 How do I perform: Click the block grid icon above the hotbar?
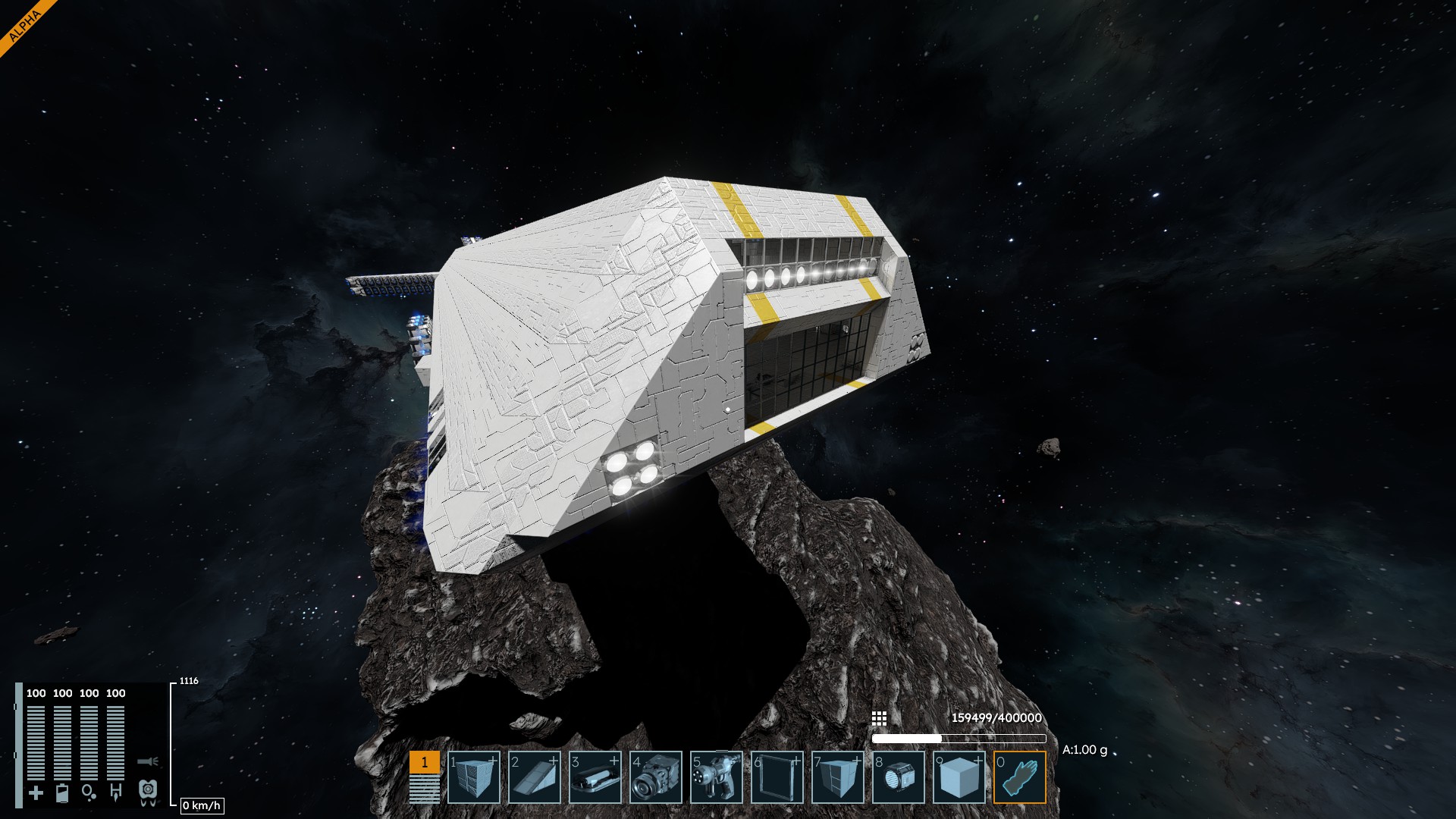pyautogui.click(x=879, y=718)
